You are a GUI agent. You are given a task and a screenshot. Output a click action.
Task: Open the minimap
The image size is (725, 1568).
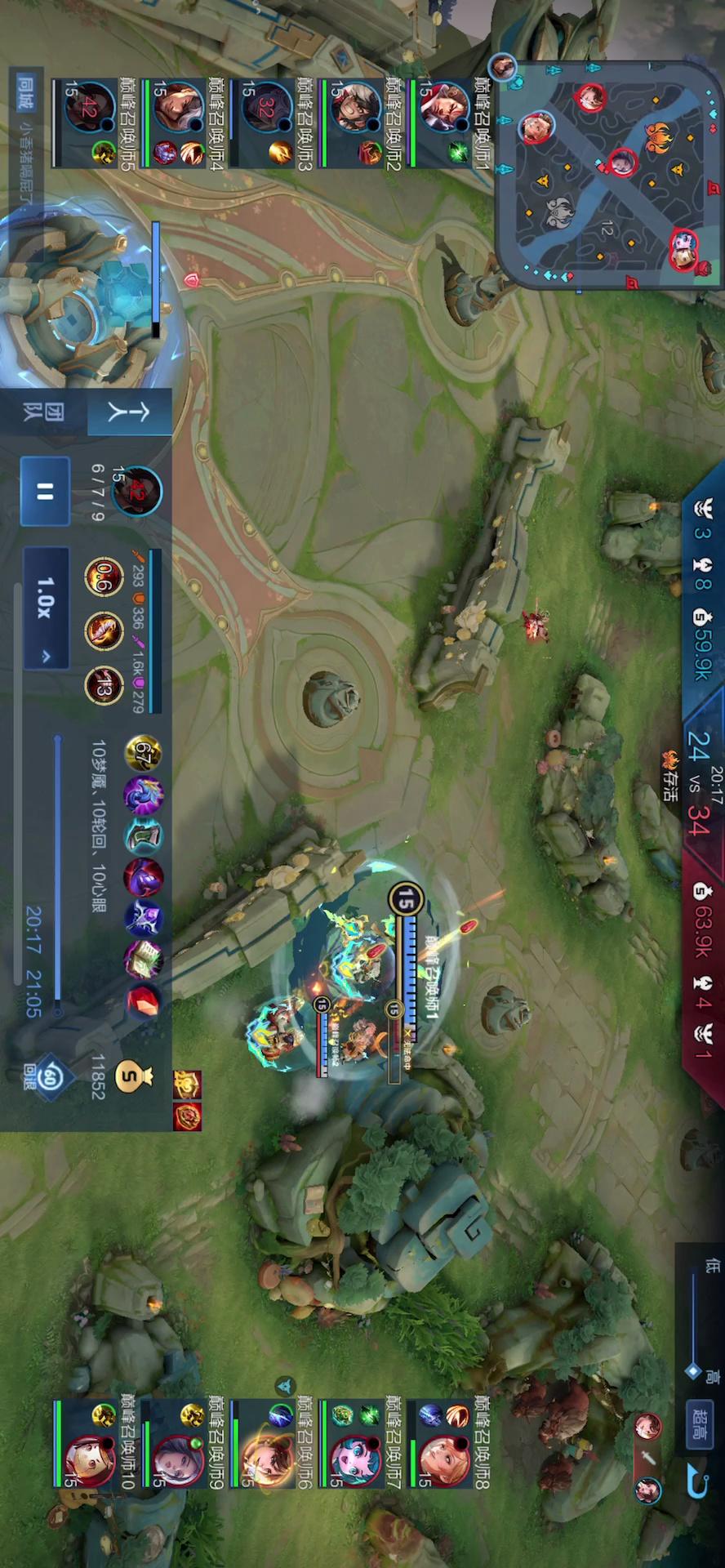click(609, 171)
